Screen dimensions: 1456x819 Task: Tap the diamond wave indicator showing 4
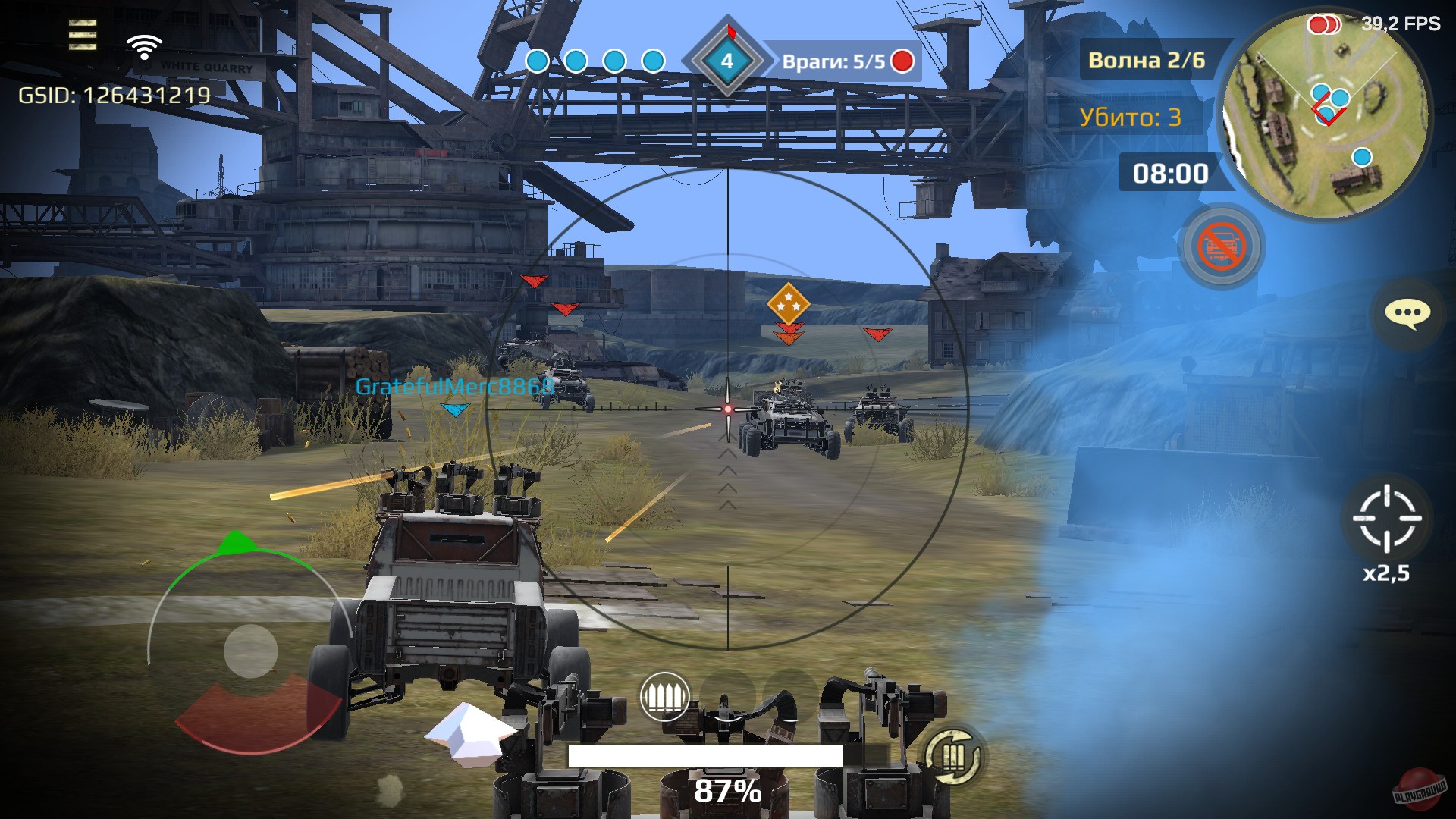point(729,62)
